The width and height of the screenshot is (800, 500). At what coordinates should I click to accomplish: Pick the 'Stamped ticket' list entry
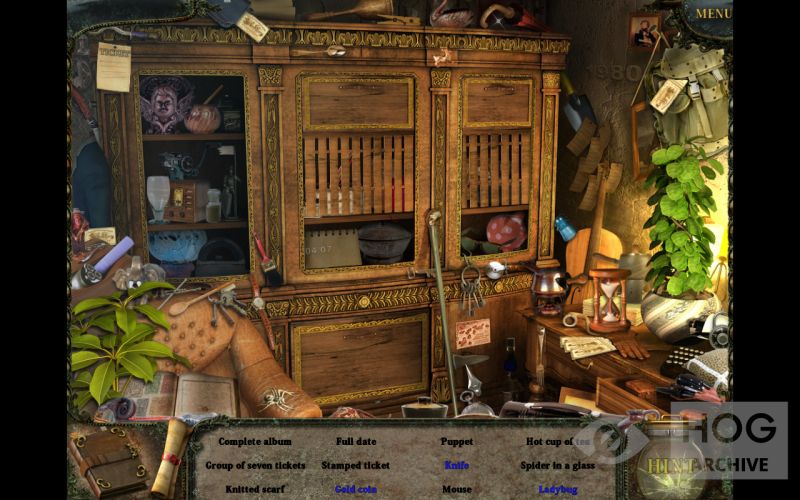click(356, 465)
